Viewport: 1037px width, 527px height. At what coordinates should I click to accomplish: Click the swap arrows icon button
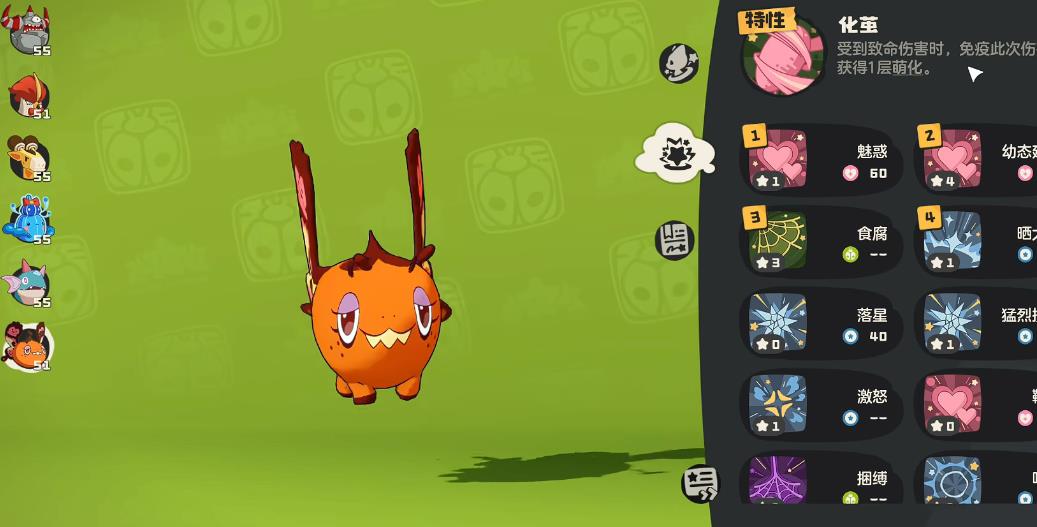pos(700,484)
